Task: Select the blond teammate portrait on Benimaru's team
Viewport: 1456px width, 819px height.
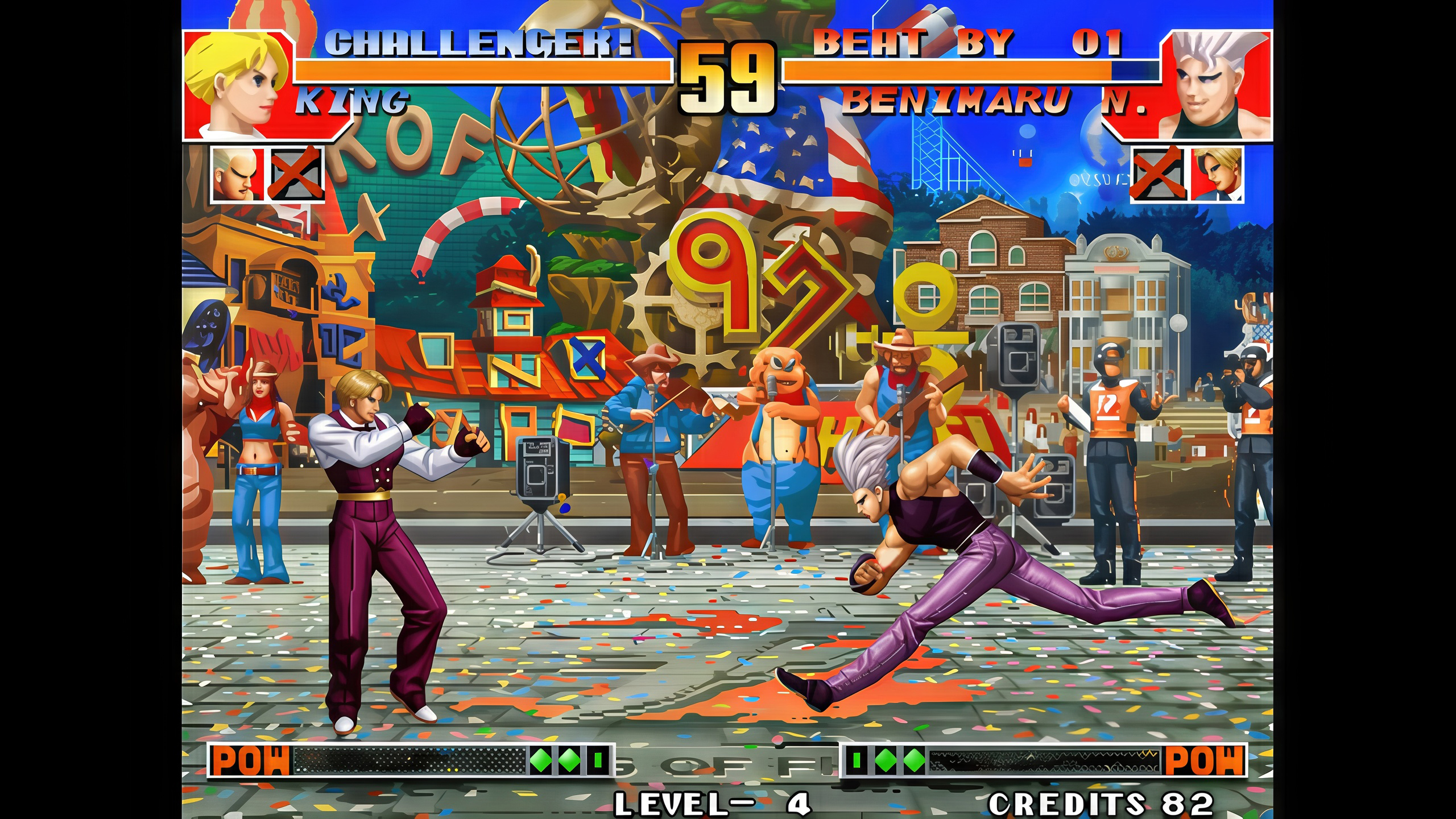Action: [1216, 174]
